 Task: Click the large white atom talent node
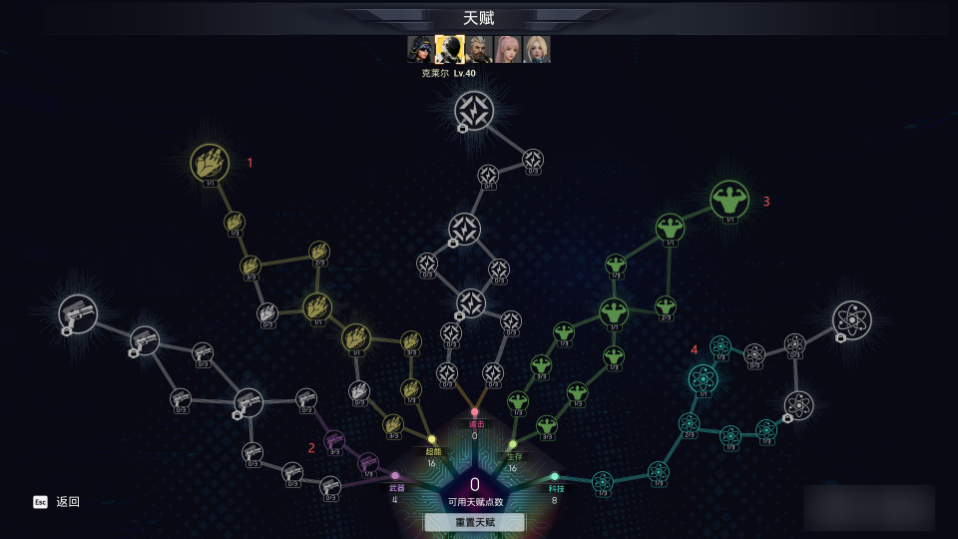[852, 320]
